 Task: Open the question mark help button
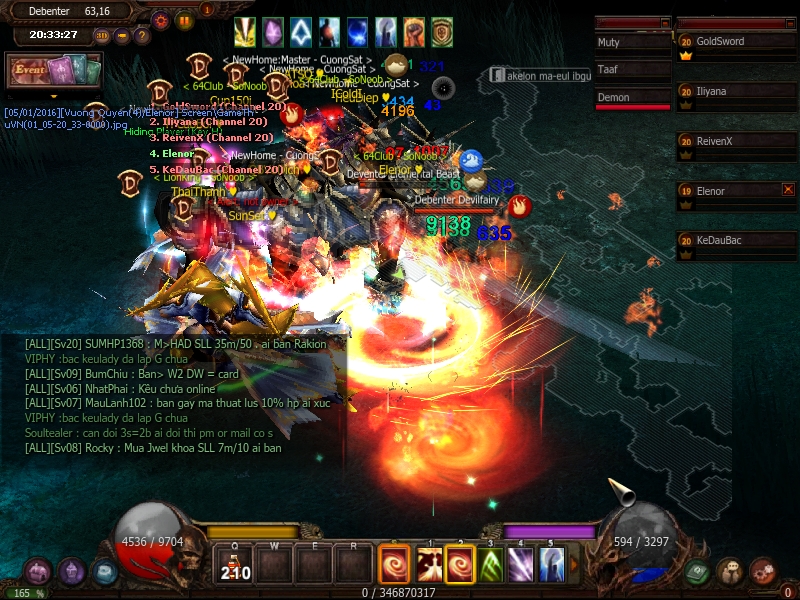[142, 36]
